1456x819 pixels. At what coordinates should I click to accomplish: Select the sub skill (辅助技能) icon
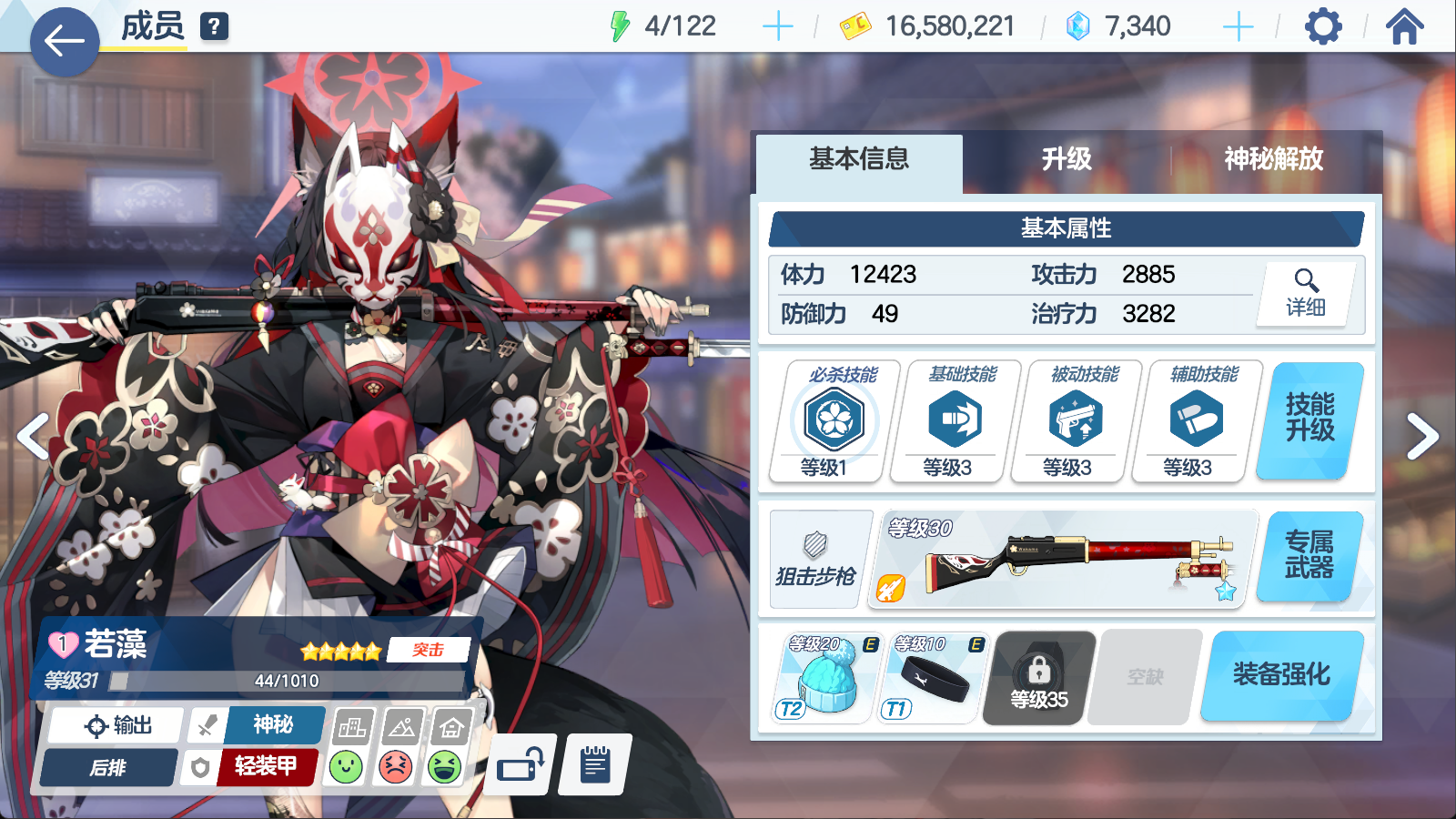pyautogui.click(x=1193, y=420)
